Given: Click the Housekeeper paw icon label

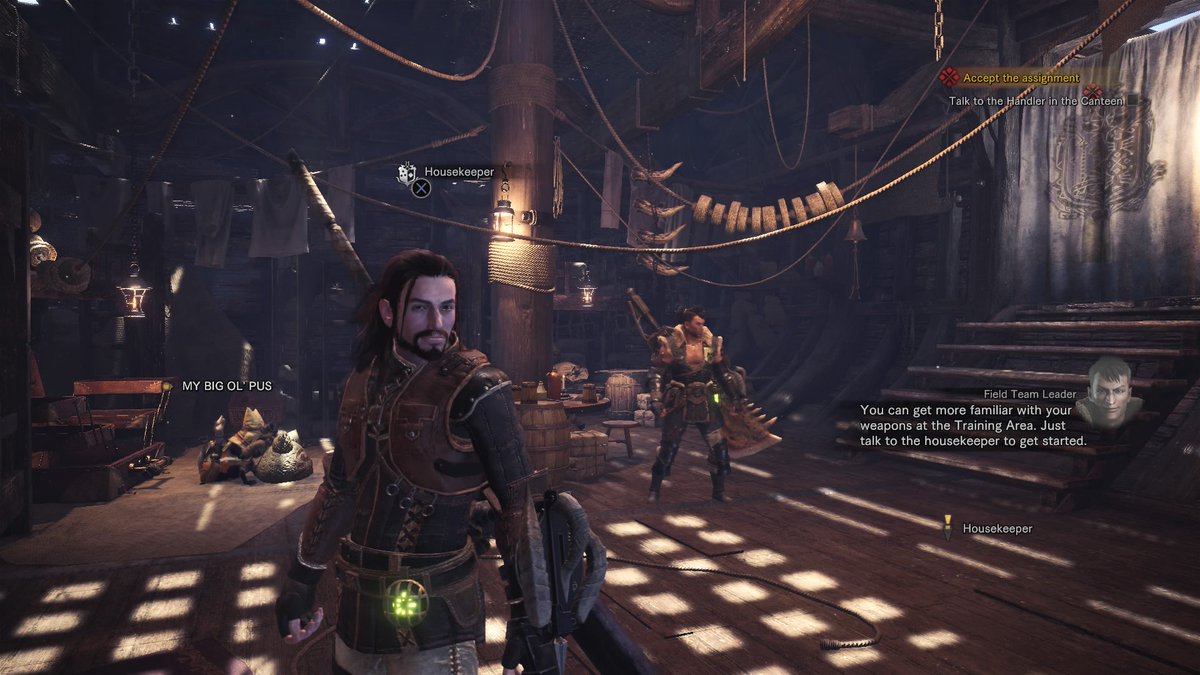Looking at the screenshot, I should (x=407, y=173).
